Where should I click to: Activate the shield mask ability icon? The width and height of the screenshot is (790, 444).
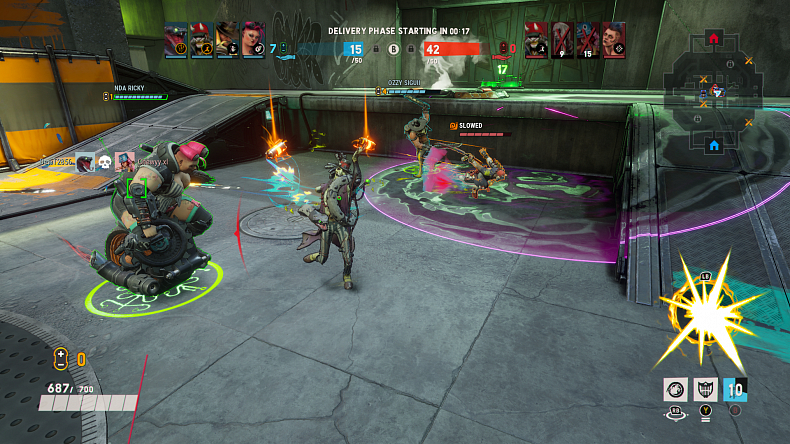[706, 389]
